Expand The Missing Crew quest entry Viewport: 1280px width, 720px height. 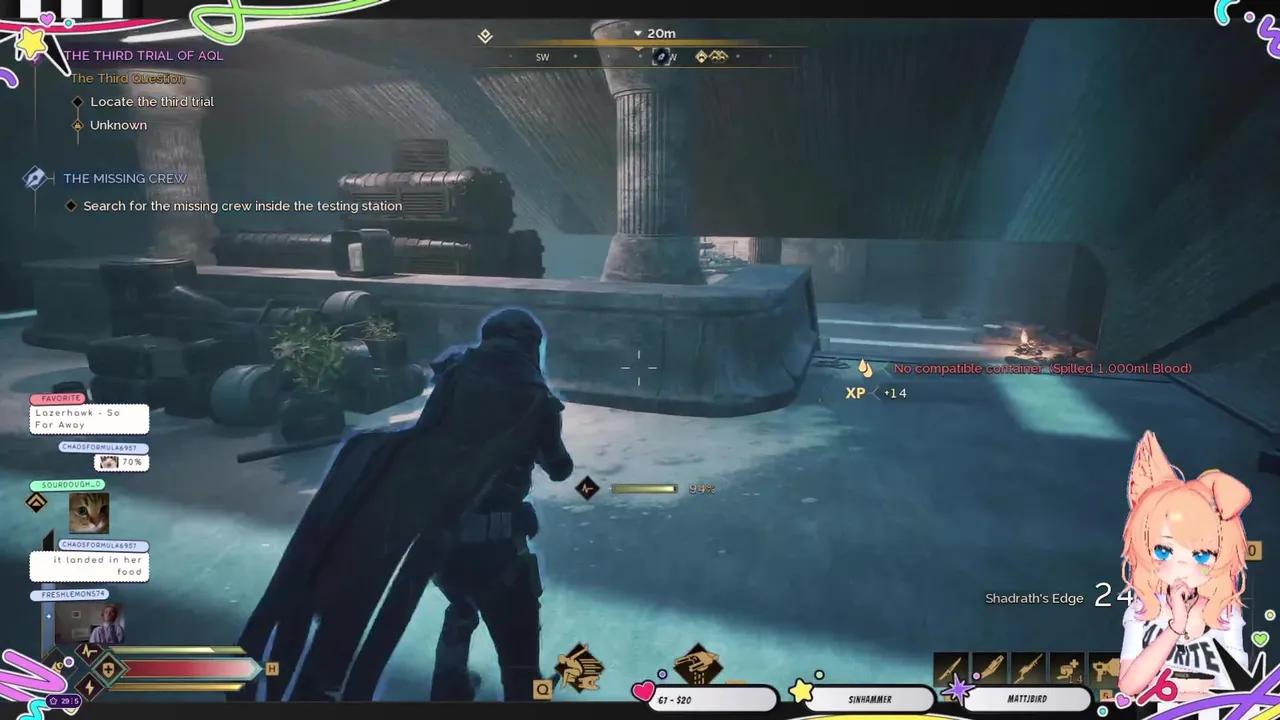point(125,178)
